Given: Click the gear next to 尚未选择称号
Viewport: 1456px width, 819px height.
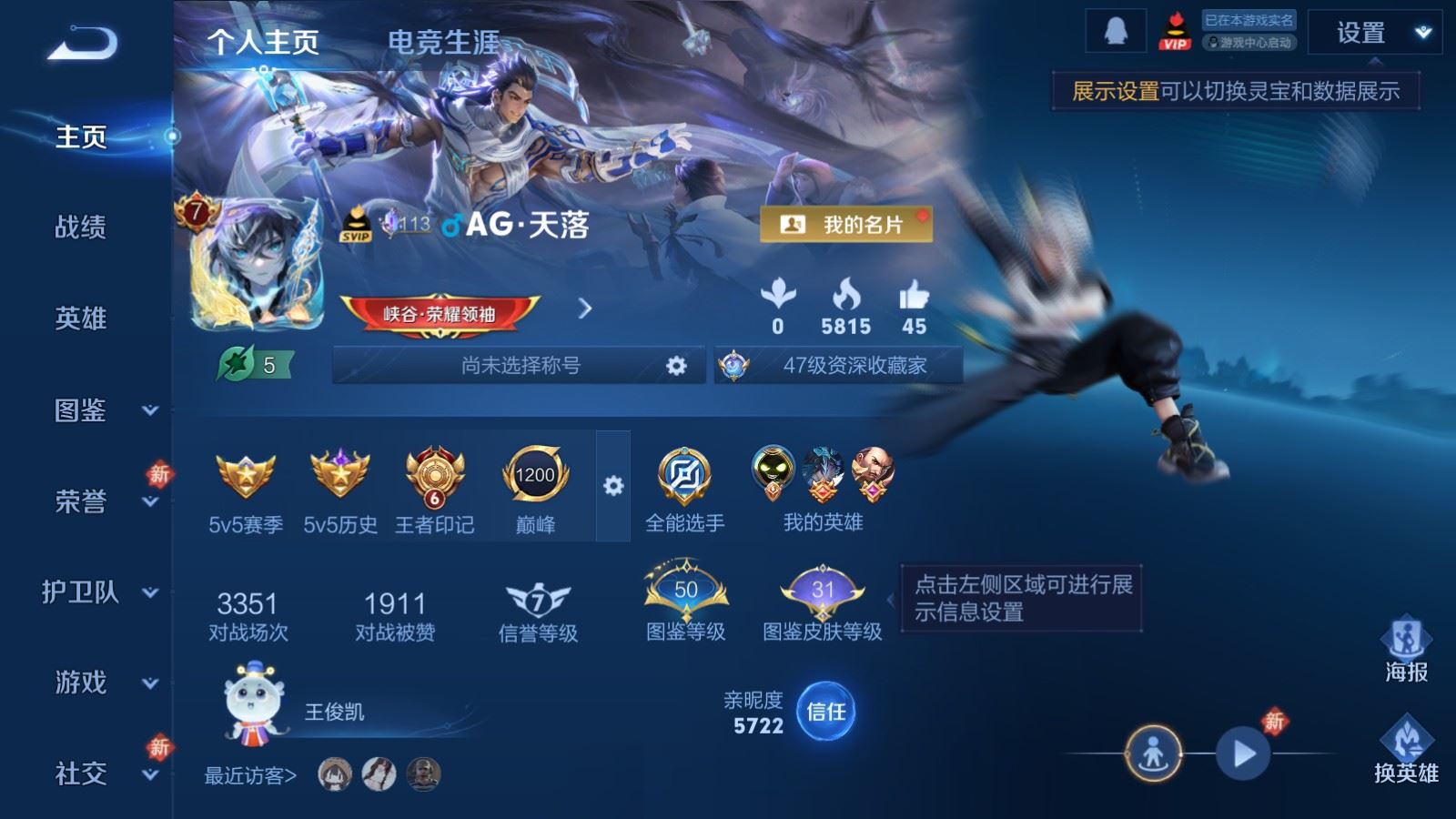Looking at the screenshot, I should [674, 365].
